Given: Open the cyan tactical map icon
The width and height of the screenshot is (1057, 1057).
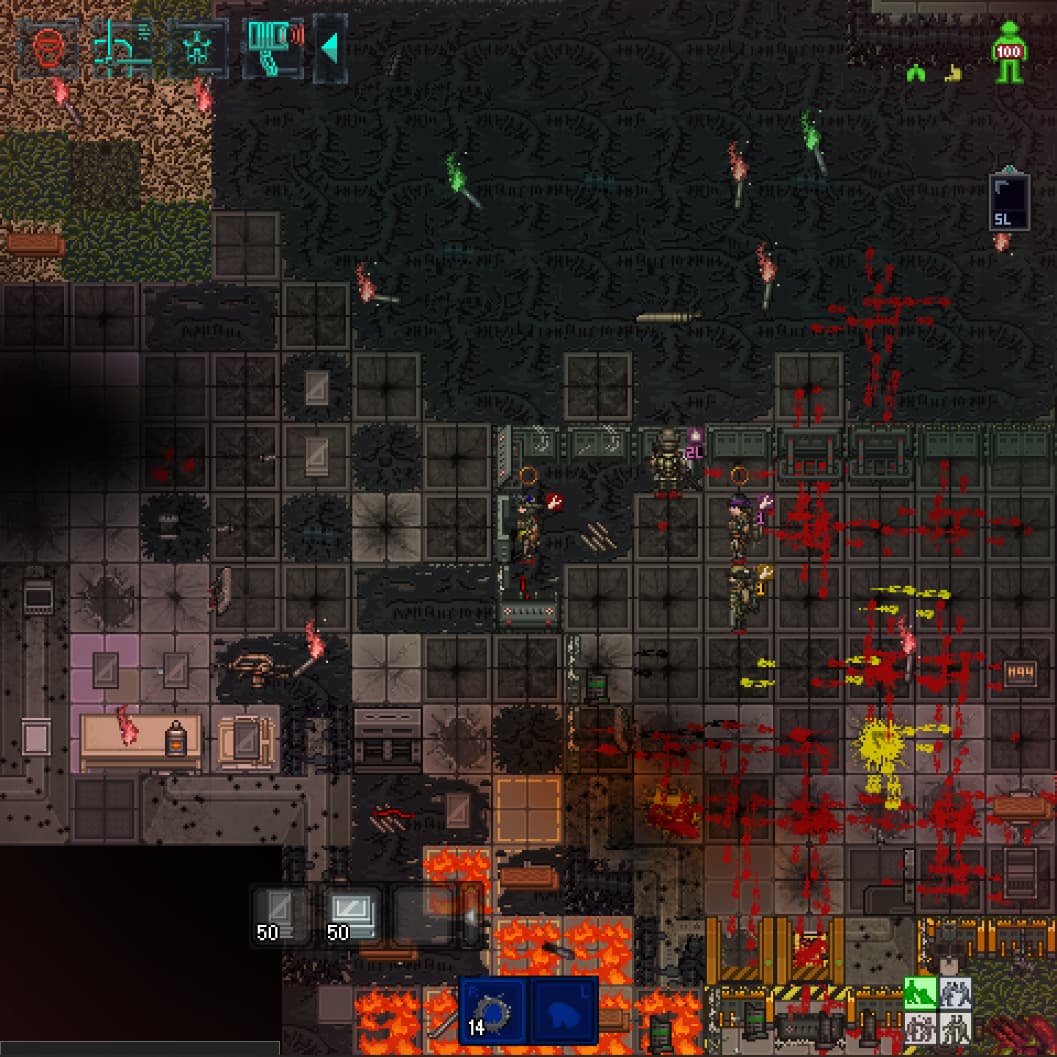Looking at the screenshot, I should pos(123,48).
